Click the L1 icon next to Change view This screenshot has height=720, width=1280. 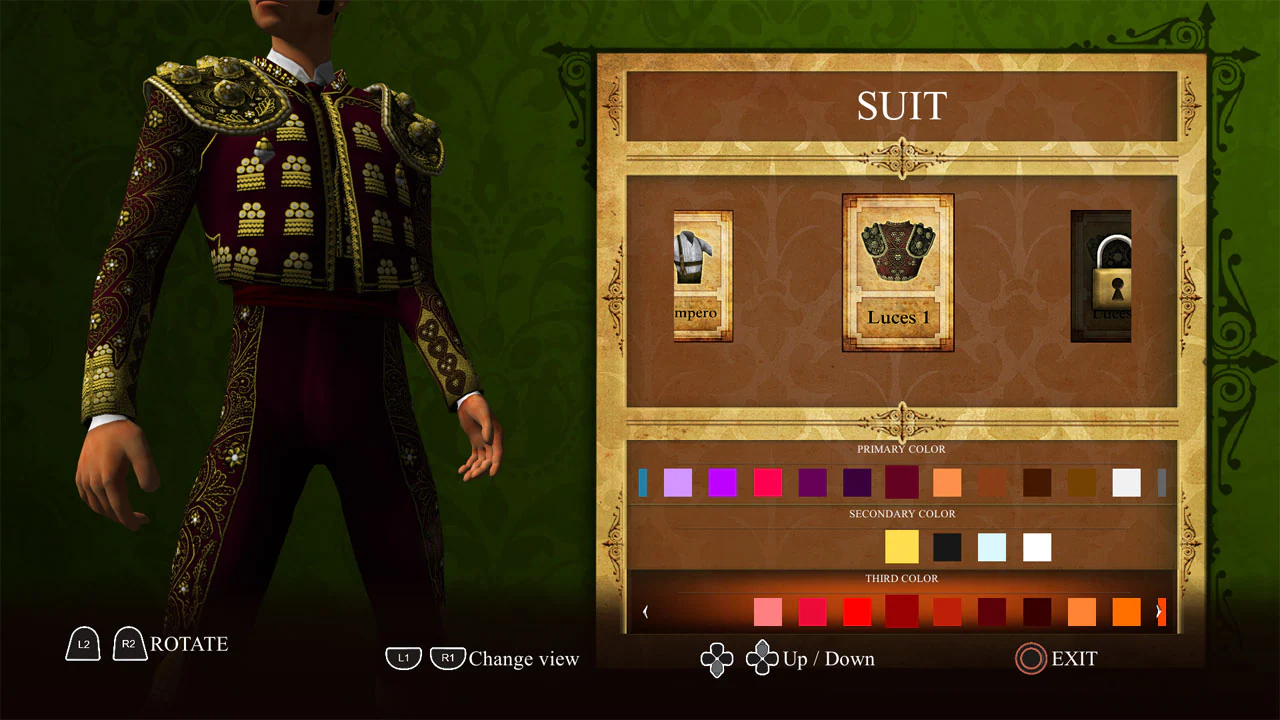click(x=404, y=658)
